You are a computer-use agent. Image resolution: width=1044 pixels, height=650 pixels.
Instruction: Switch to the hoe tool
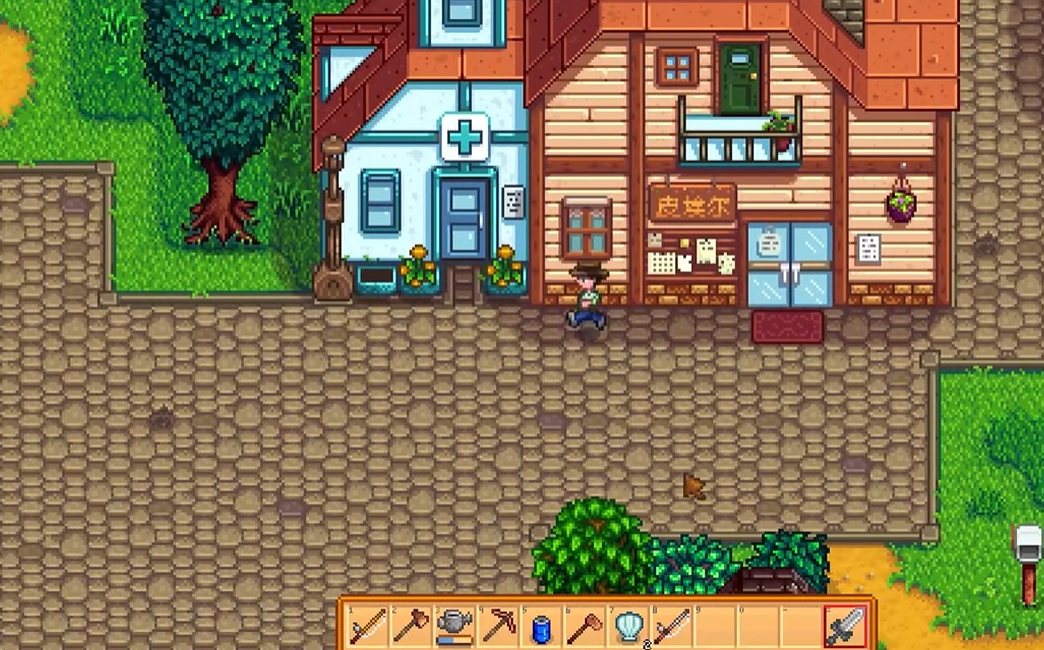(x=585, y=627)
